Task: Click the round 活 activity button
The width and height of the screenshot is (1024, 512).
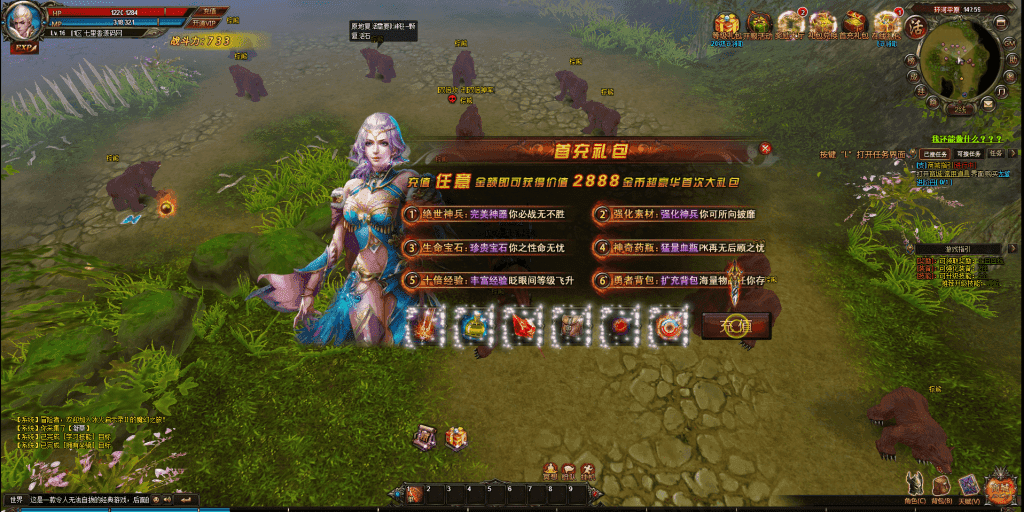Action: click(x=914, y=28)
